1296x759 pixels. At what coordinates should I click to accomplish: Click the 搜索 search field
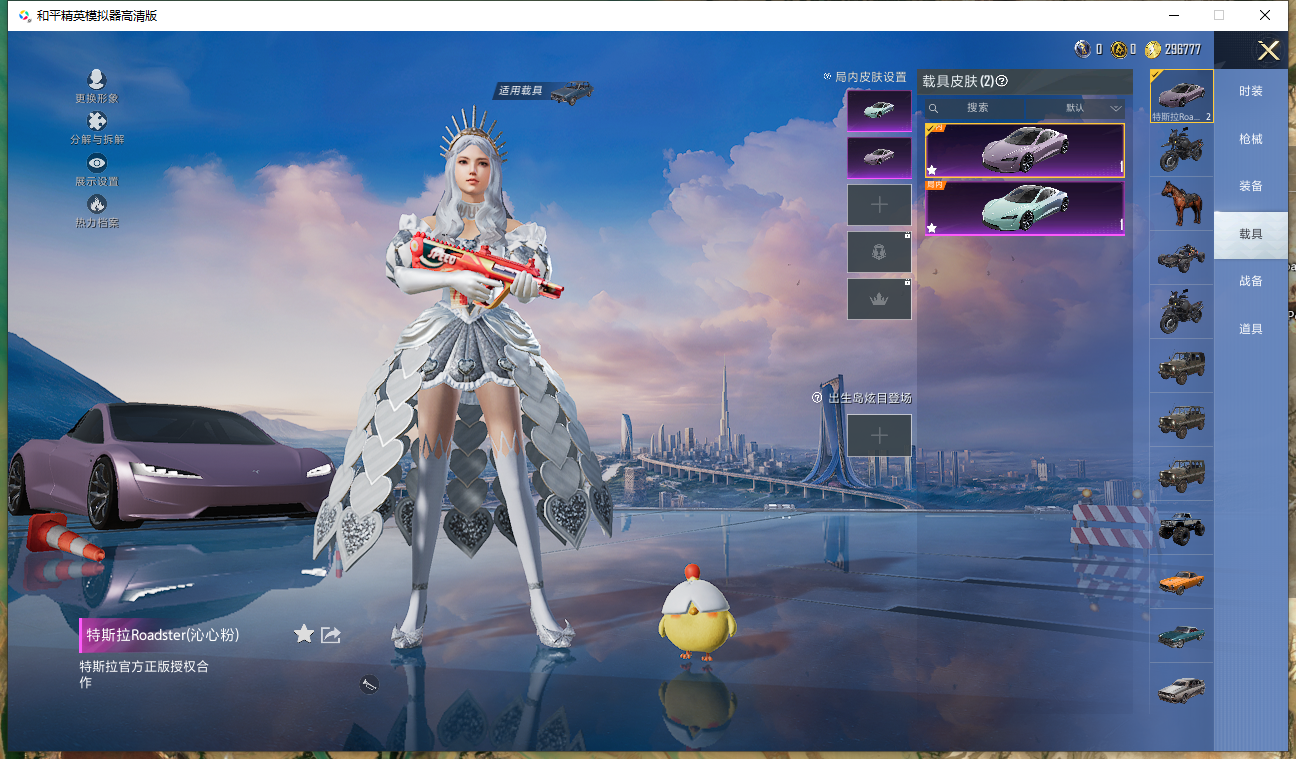[976, 108]
